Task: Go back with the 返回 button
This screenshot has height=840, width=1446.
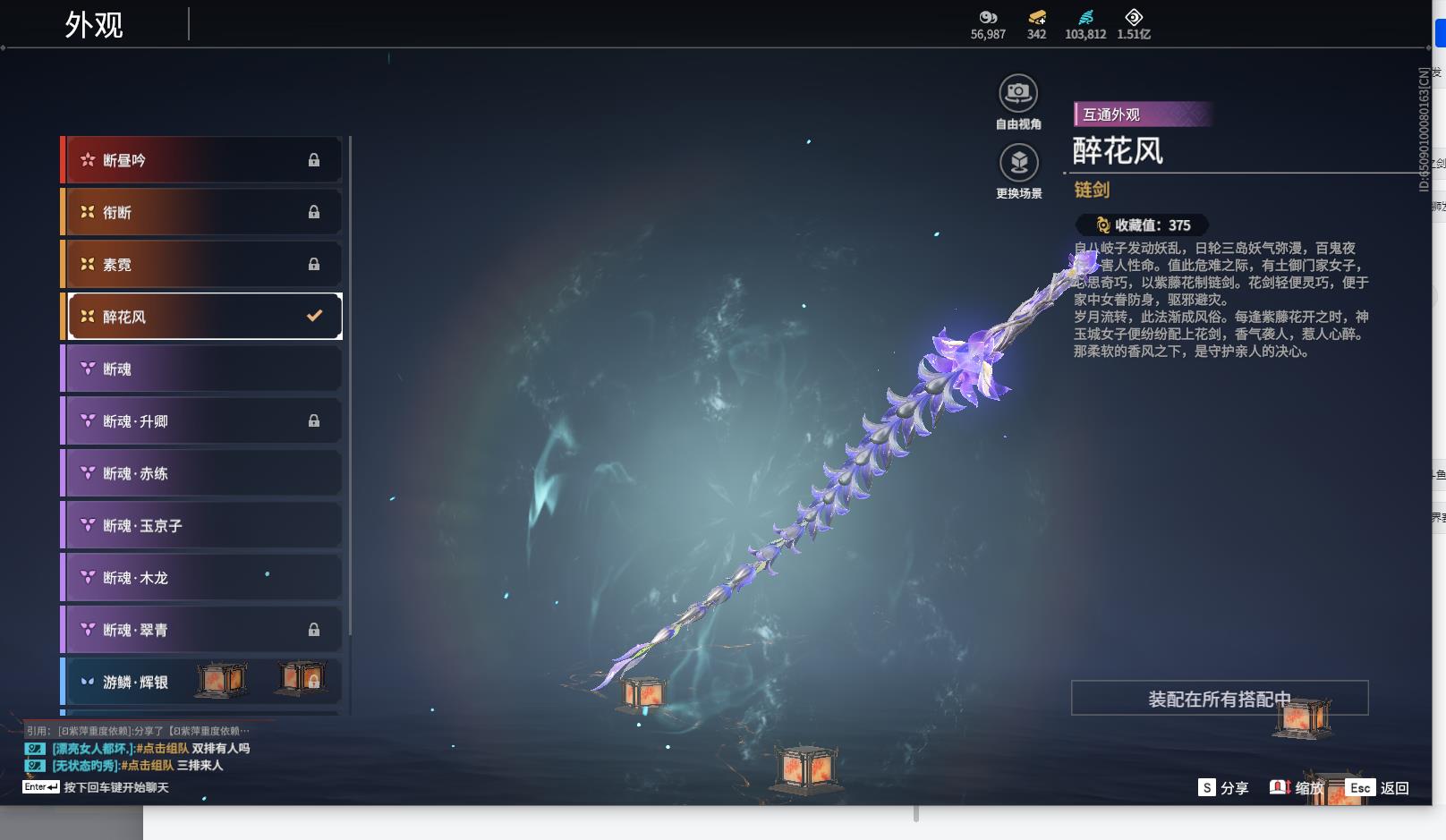Action: click(1379, 788)
